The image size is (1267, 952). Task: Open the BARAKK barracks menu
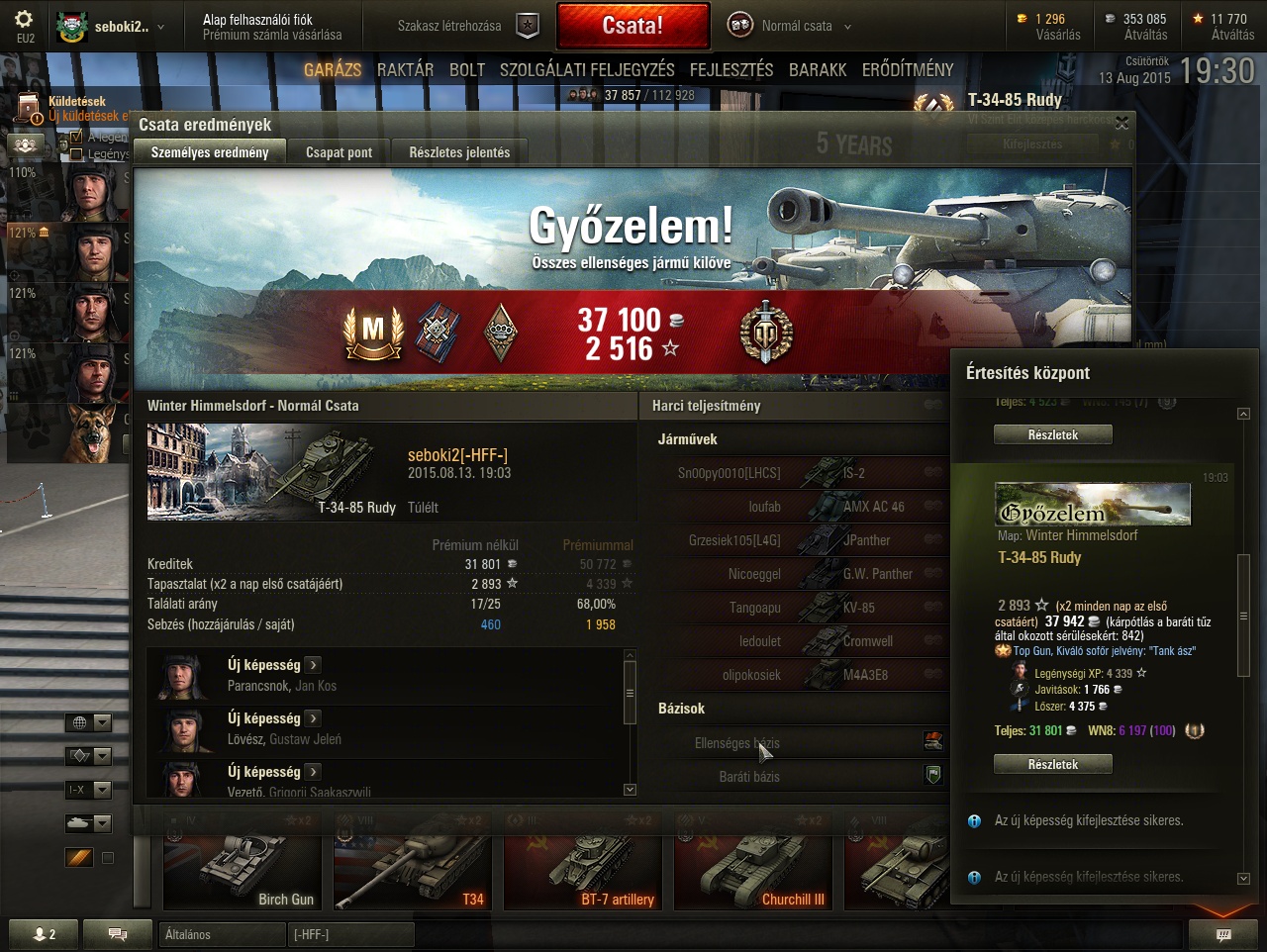[818, 69]
